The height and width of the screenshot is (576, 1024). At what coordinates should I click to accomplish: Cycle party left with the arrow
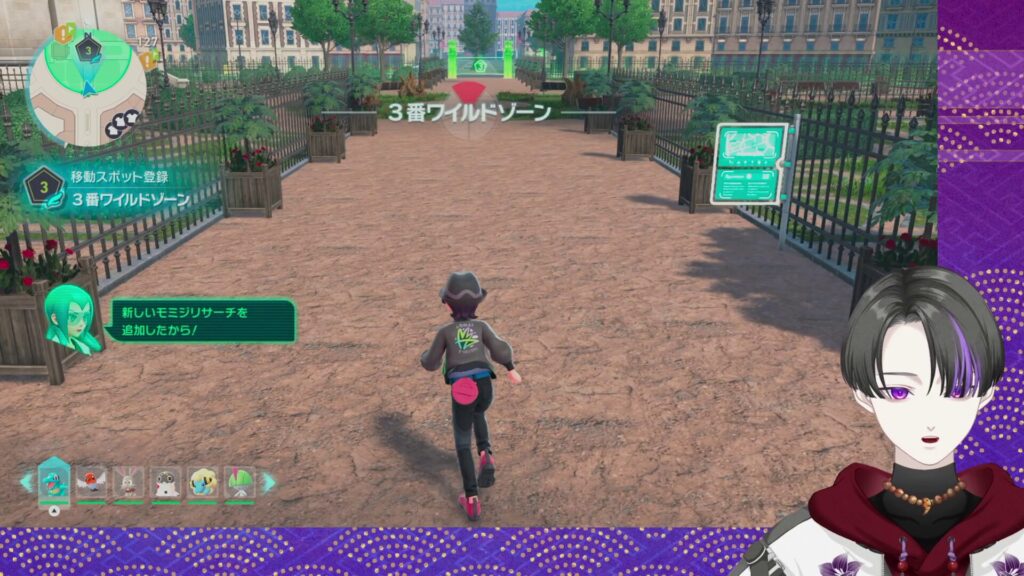(x=26, y=482)
